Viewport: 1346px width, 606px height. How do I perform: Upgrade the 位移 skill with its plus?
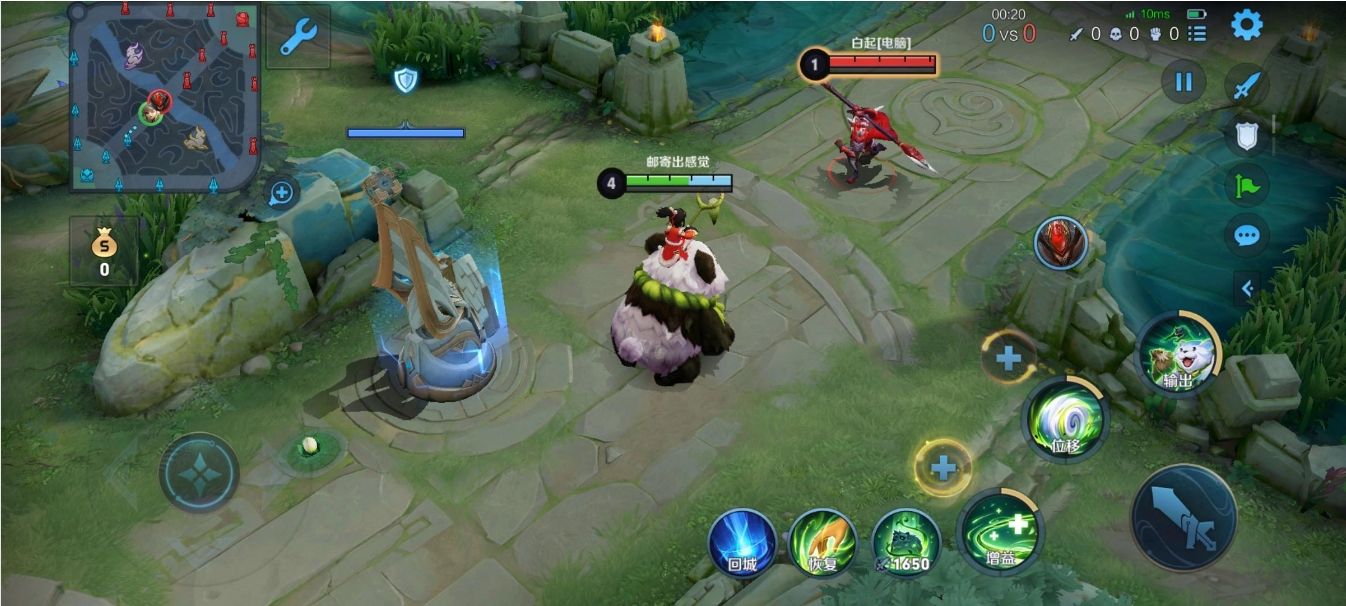[1008, 358]
